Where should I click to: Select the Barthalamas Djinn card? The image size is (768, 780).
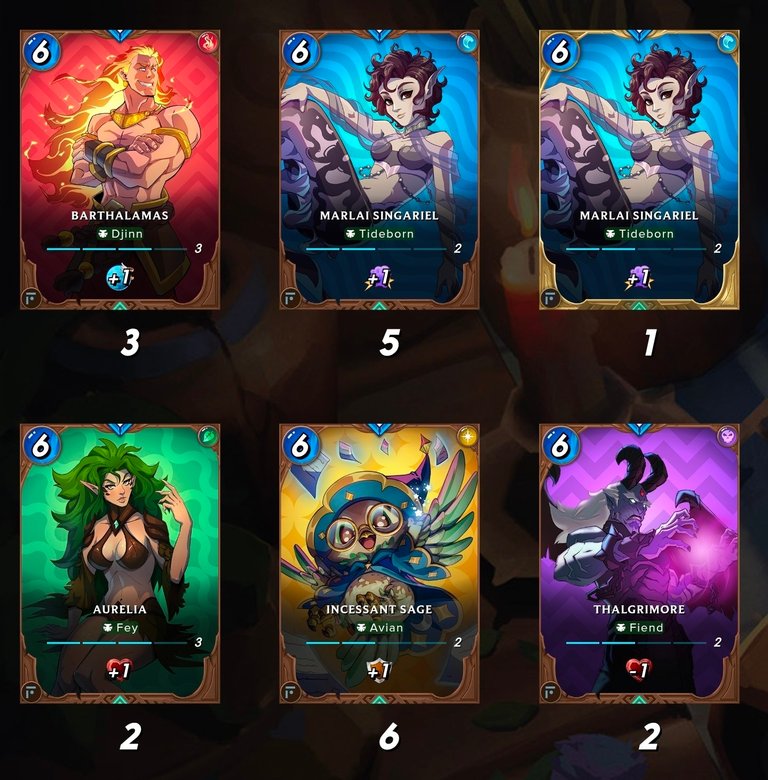point(120,170)
